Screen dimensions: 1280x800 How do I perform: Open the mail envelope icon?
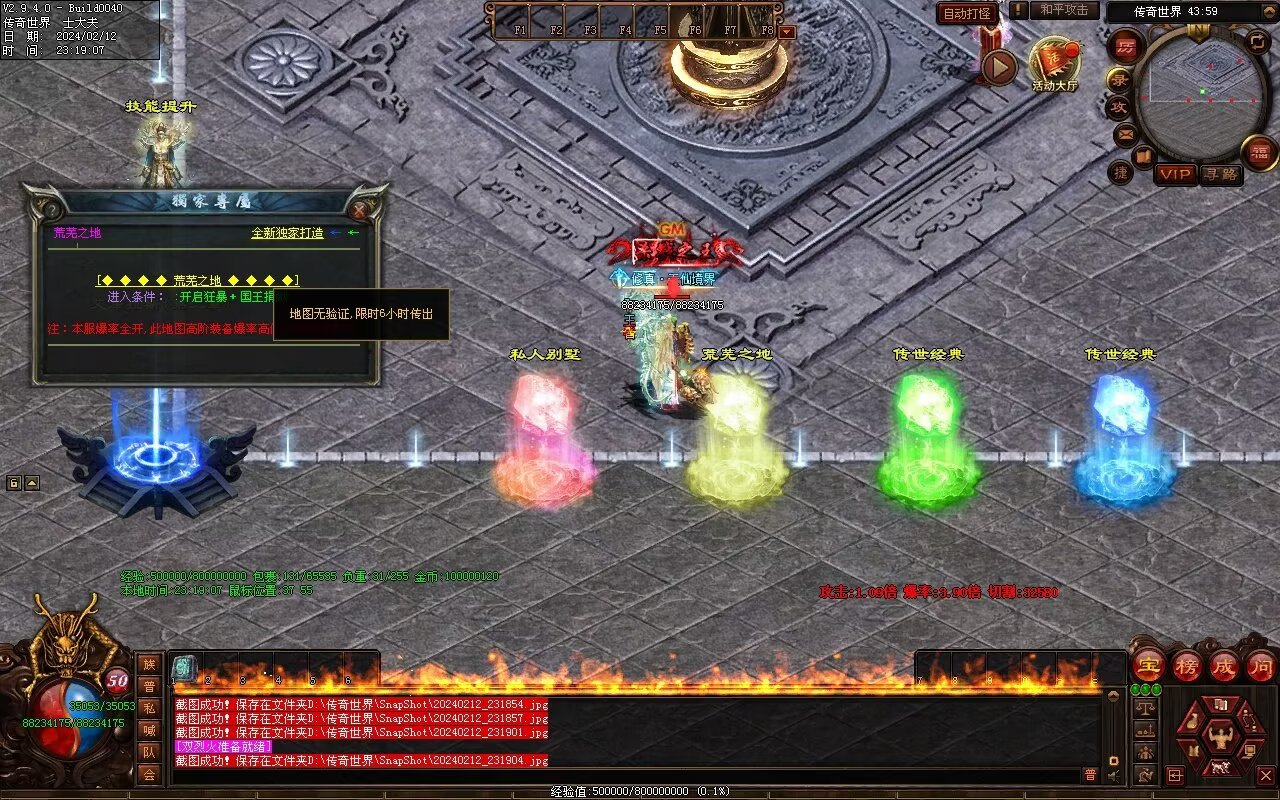(1126, 133)
